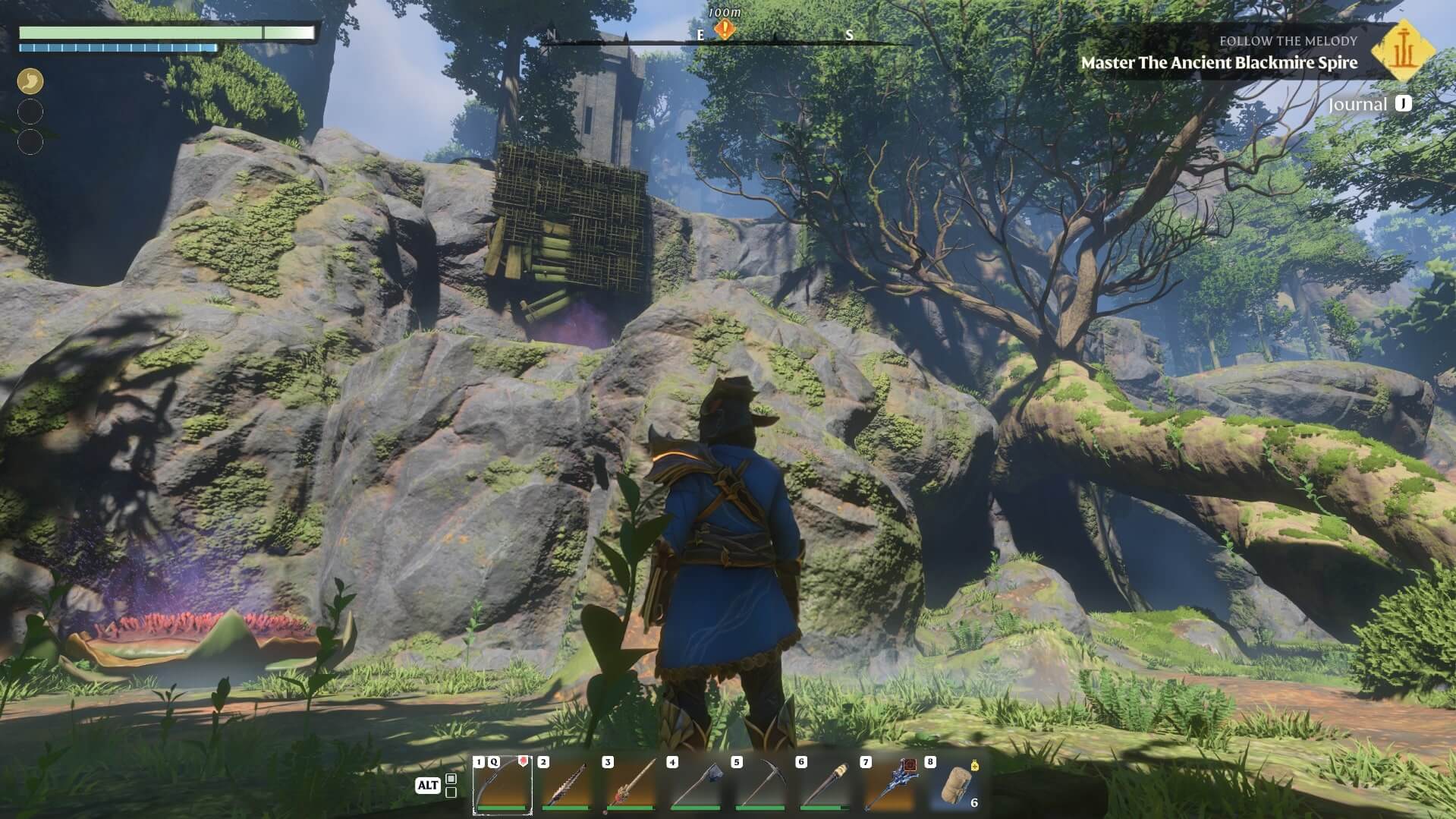Click the yellow diamond quest emblem
This screenshot has height=819, width=1456.
pos(1402,50)
